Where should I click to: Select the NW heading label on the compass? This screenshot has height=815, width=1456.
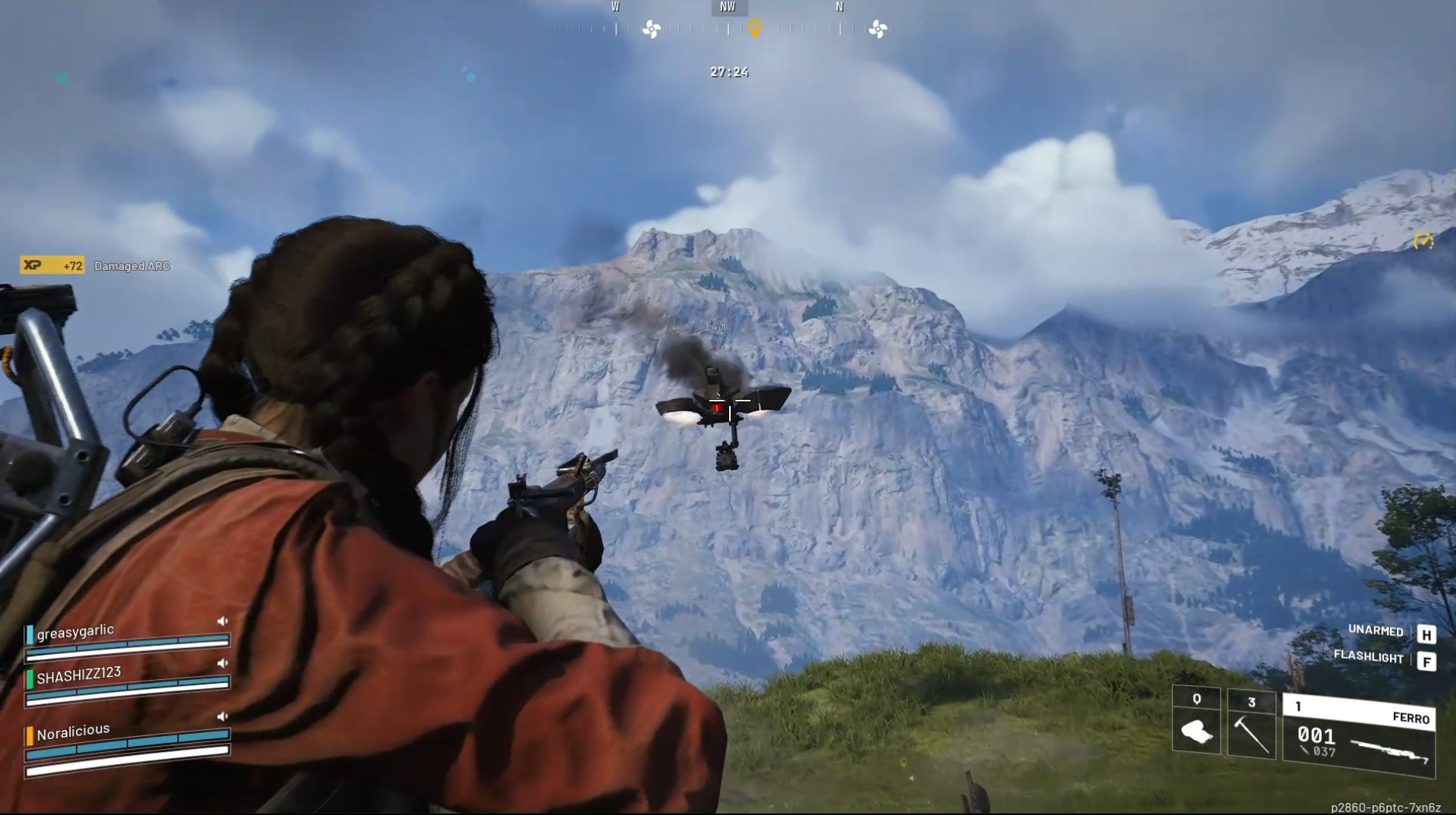728,7
